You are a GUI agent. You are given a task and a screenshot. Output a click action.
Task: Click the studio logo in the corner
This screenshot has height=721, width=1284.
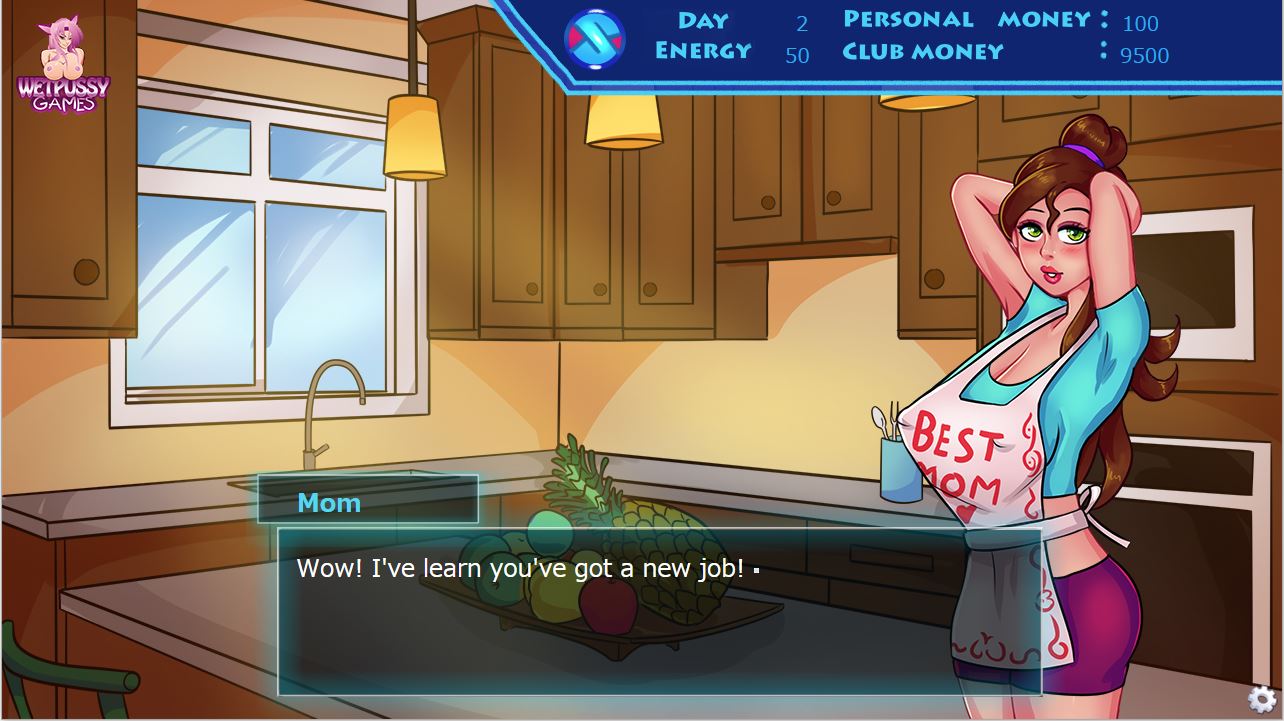click(x=62, y=64)
